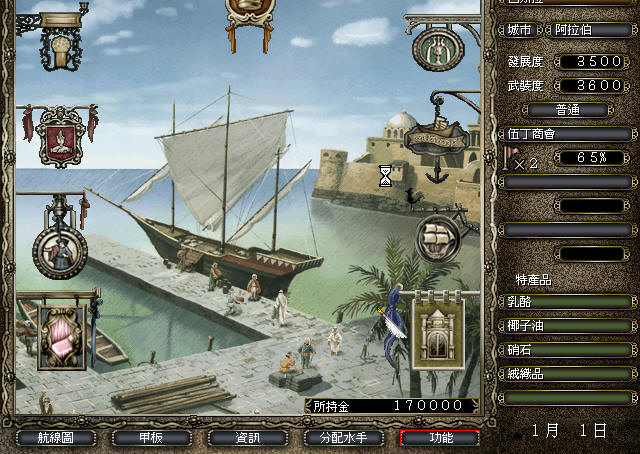This screenshot has height=454, width=640.
Task: Visit the round signboard showing a man
Action: point(59,248)
